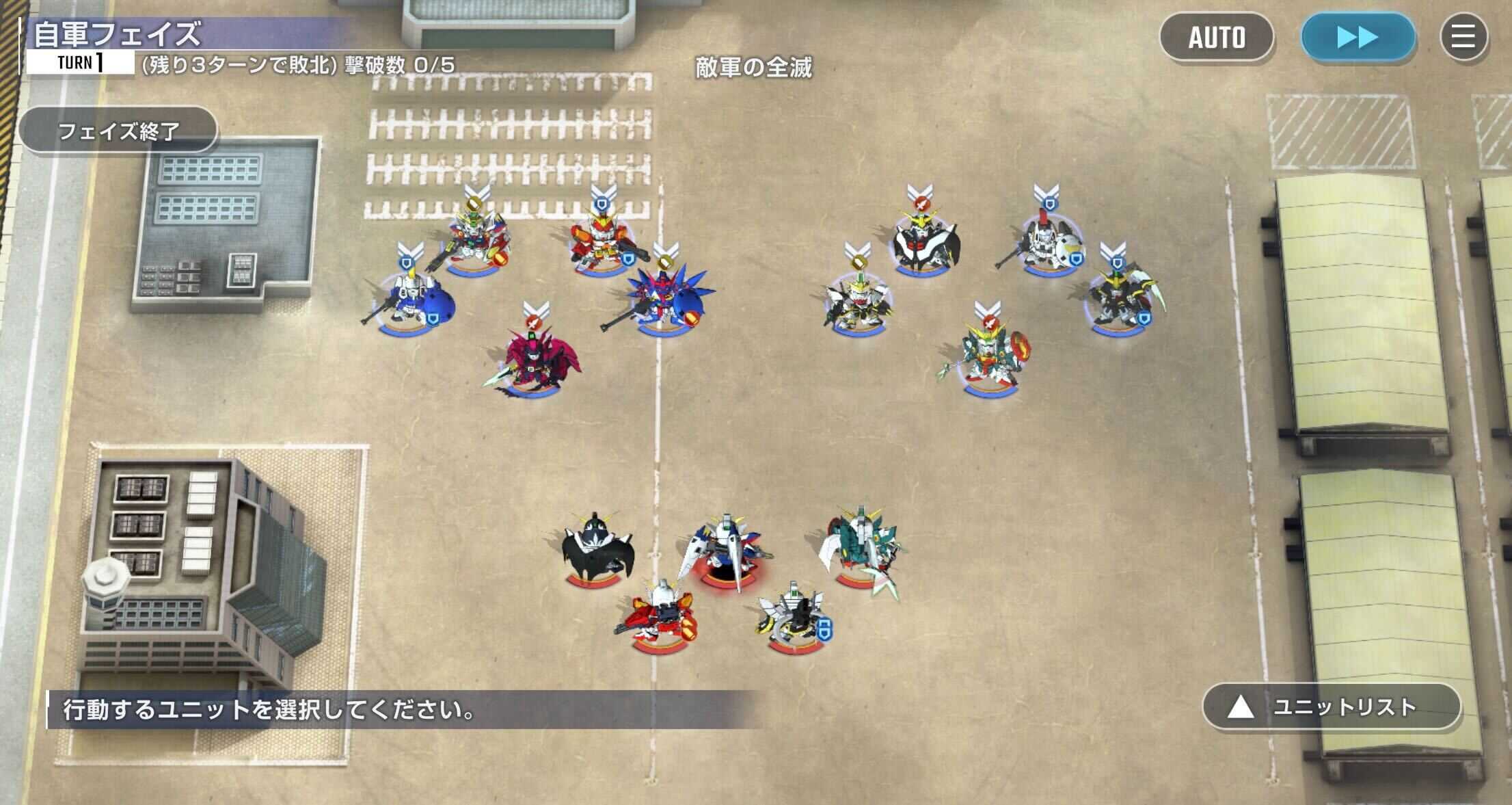
Task: Toggle AUTO battle mode
Action: tap(1217, 38)
